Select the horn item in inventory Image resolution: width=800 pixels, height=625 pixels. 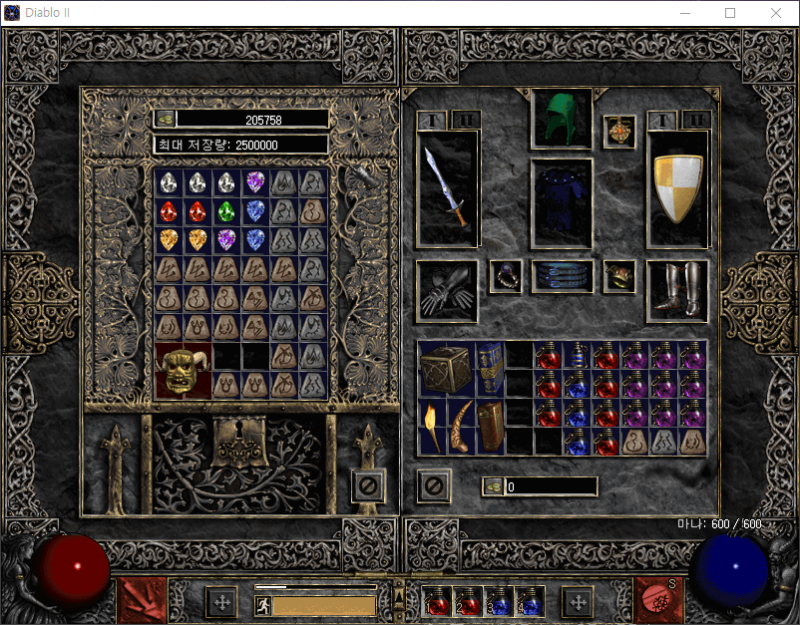(x=462, y=427)
